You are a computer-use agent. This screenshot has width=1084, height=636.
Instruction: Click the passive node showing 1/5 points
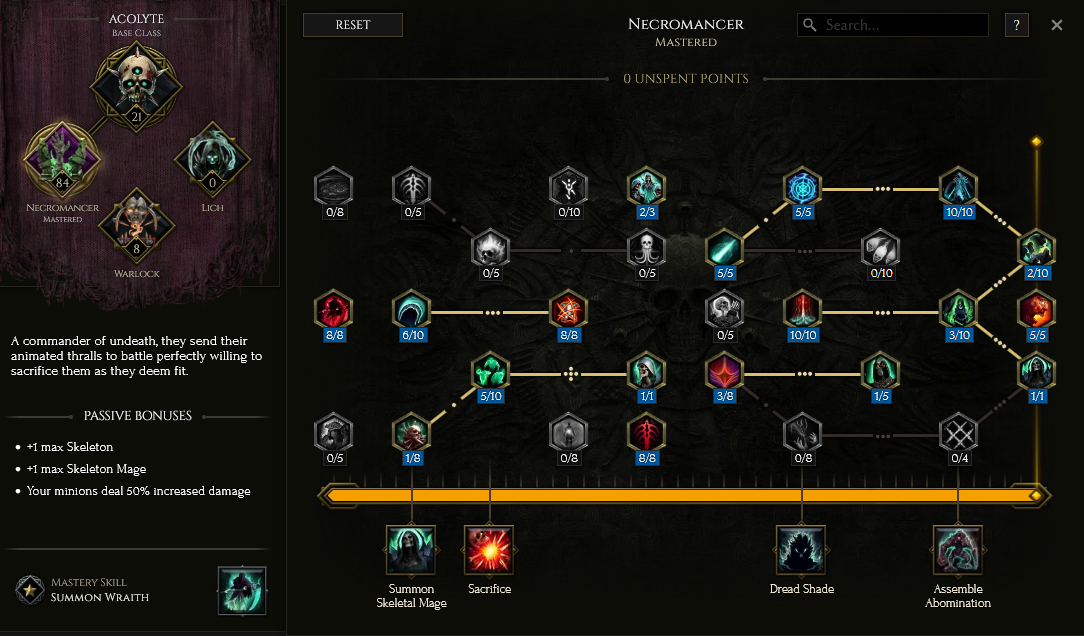point(880,373)
